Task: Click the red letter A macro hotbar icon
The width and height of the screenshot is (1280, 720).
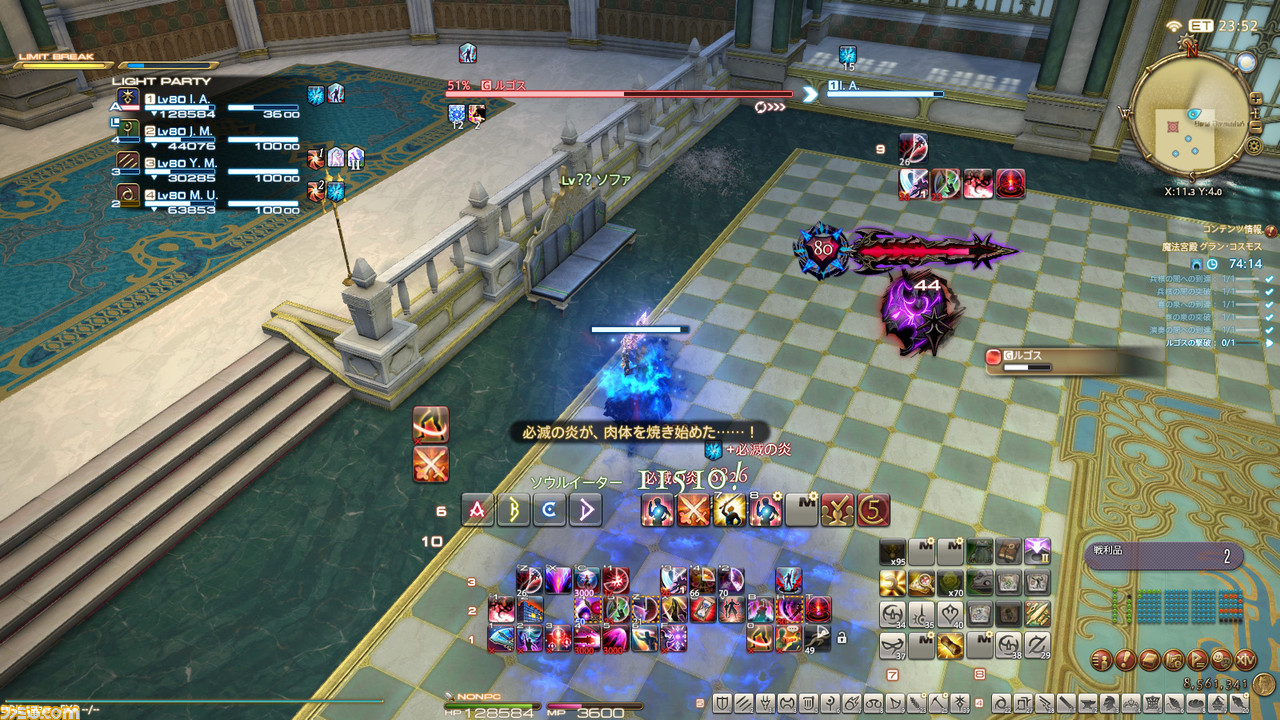Action: point(477,510)
